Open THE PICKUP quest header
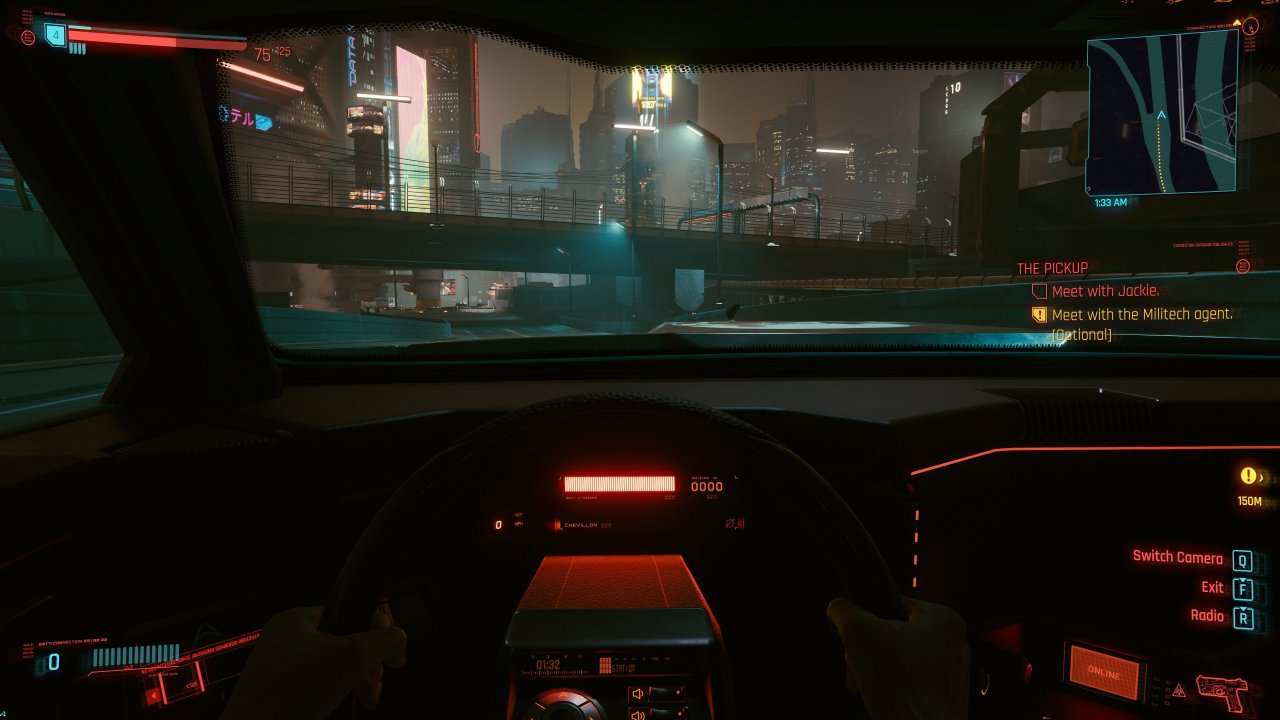This screenshot has width=1280, height=720. [1052, 268]
